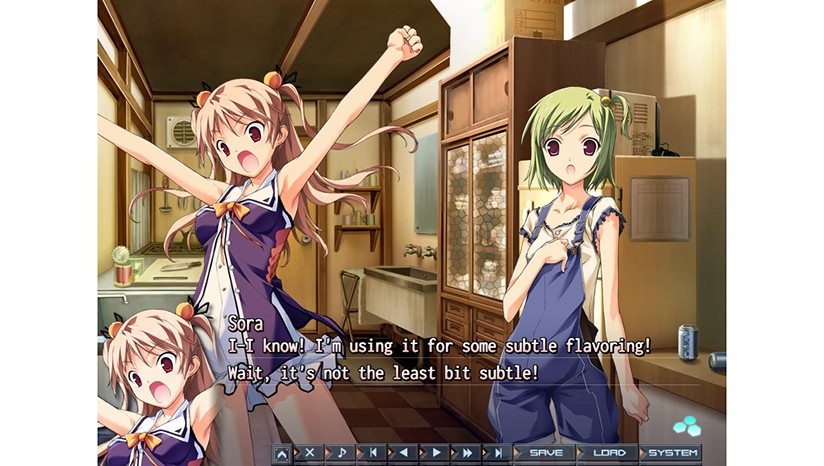The height and width of the screenshot is (466, 824).
Task: Open the SAVE menu
Action: pyautogui.click(x=547, y=453)
